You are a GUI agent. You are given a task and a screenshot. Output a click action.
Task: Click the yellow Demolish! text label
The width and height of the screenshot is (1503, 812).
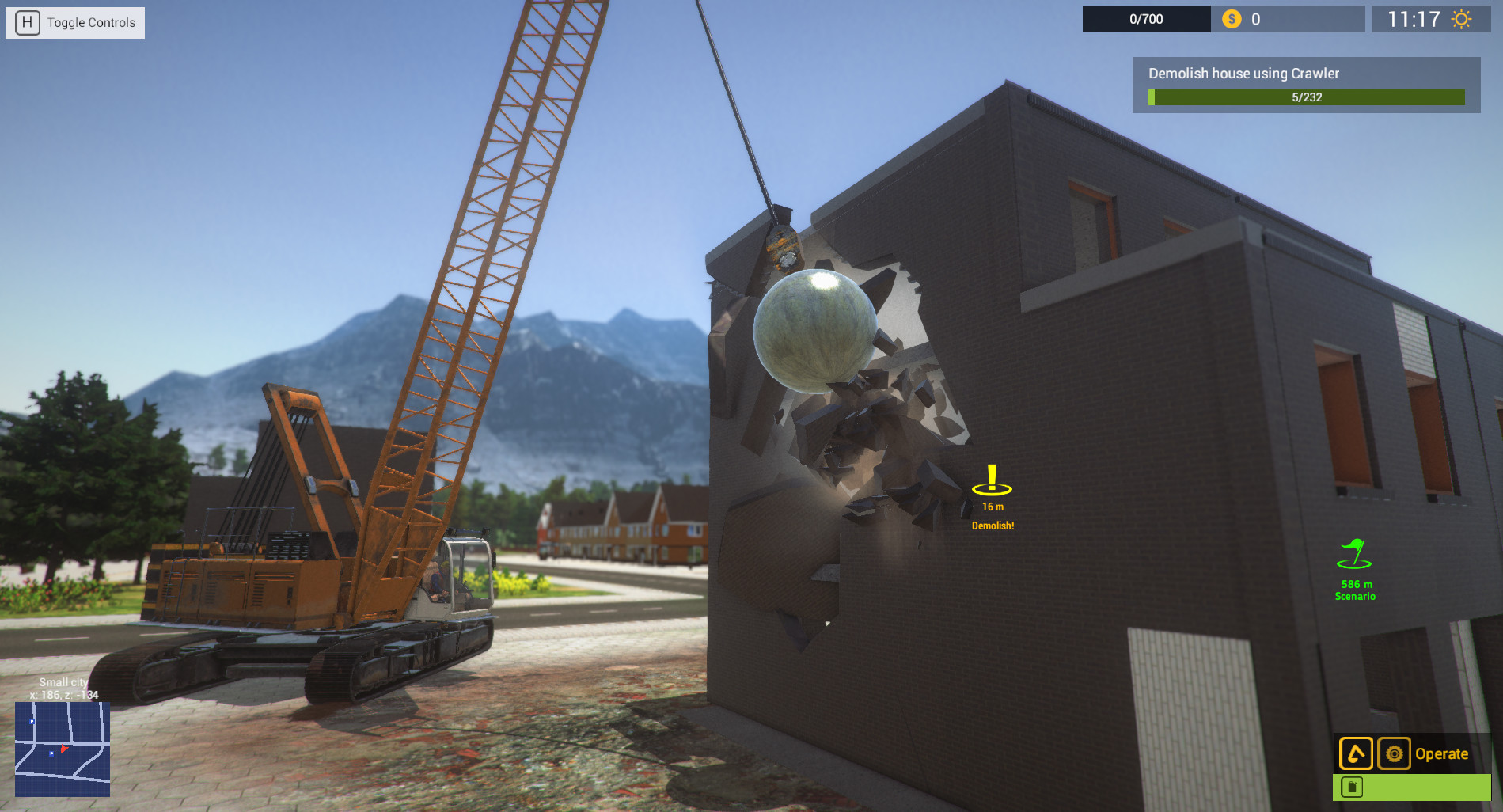click(x=992, y=524)
